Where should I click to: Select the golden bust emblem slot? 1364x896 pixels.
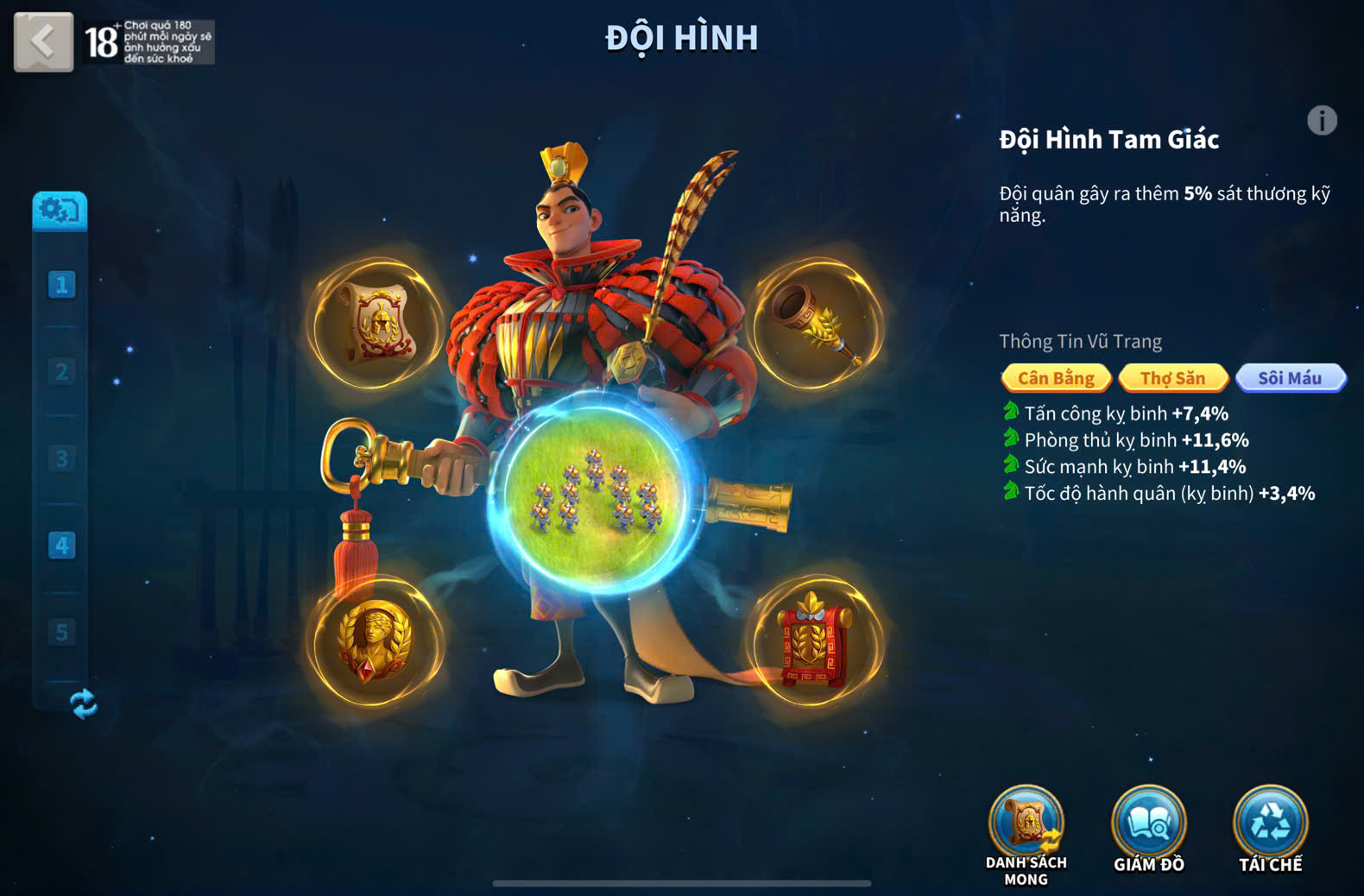pos(376,641)
